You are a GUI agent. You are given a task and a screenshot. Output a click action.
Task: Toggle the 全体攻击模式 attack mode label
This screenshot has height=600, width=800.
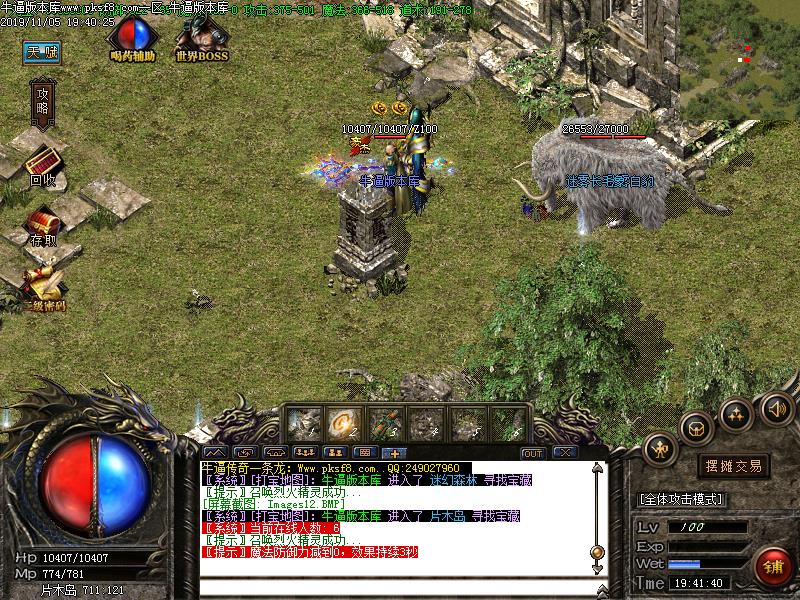[x=681, y=499]
